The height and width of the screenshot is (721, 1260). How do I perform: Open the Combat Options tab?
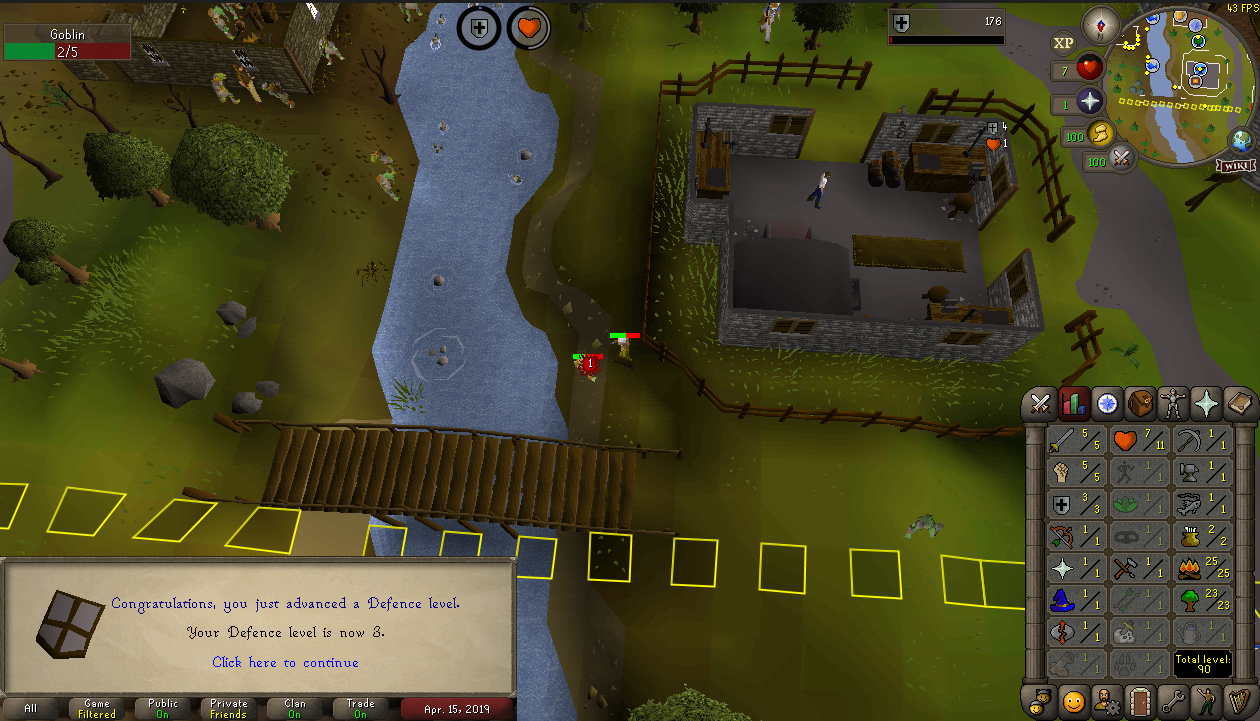click(x=1040, y=403)
